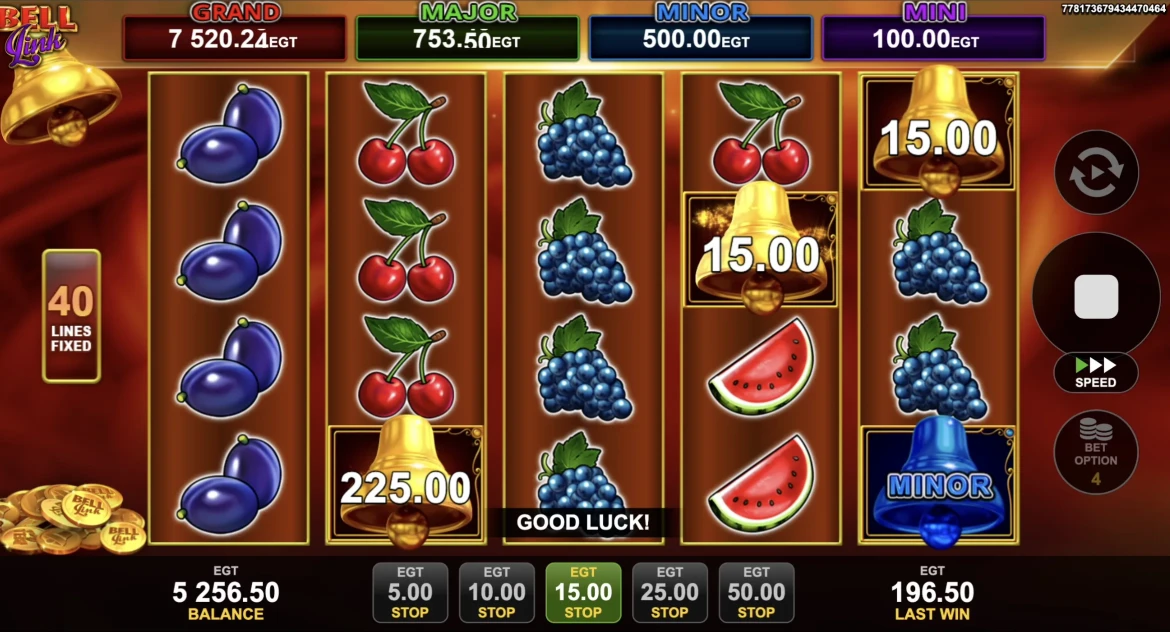Viewport: 1170px width, 632px height.
Task: View the Minor jackpot panel
Action: tap(700, 37)
